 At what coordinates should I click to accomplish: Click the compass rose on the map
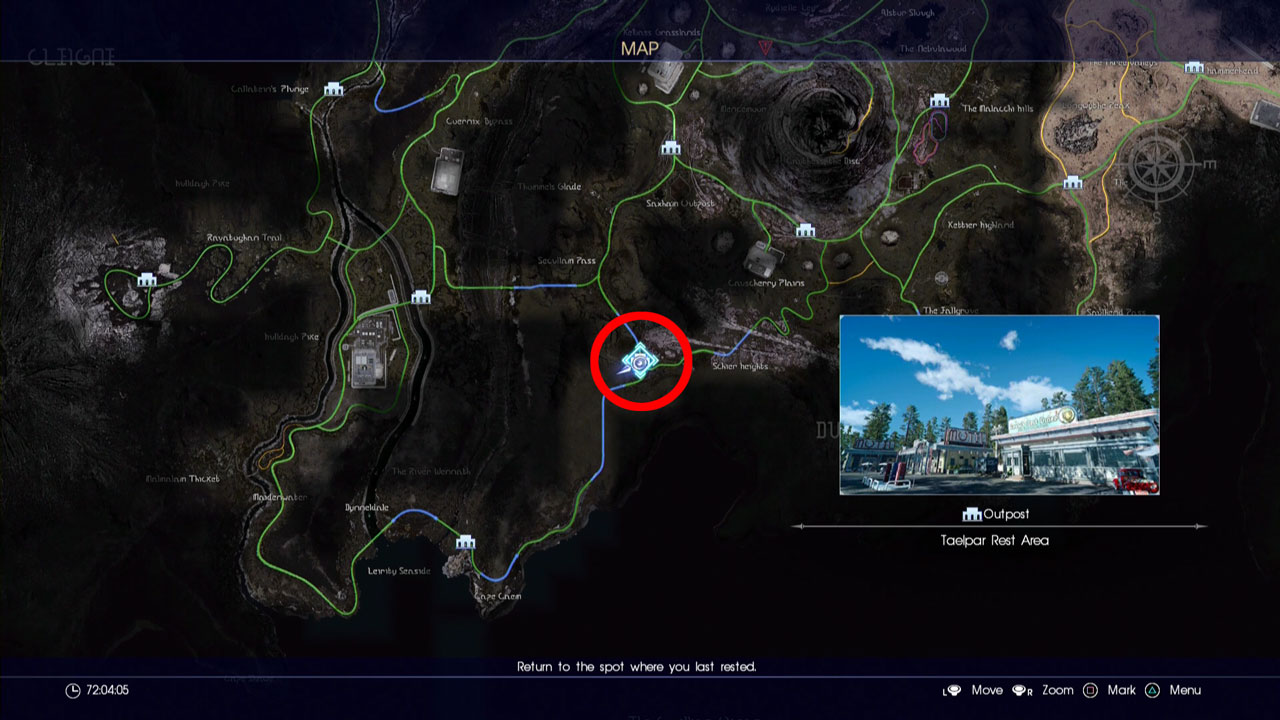[1160, 163]
